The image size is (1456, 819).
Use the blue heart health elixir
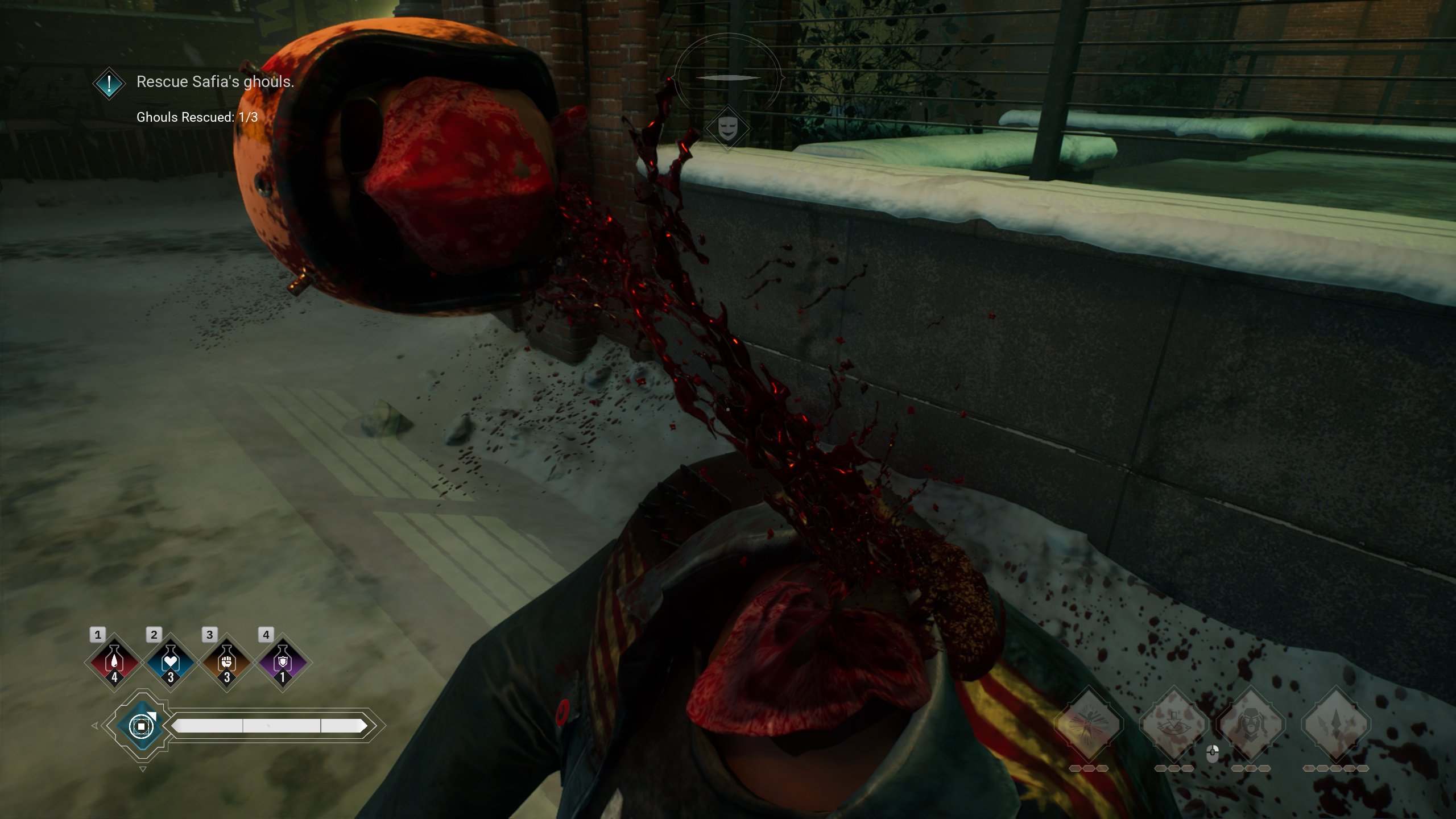(x=170, y=662)
